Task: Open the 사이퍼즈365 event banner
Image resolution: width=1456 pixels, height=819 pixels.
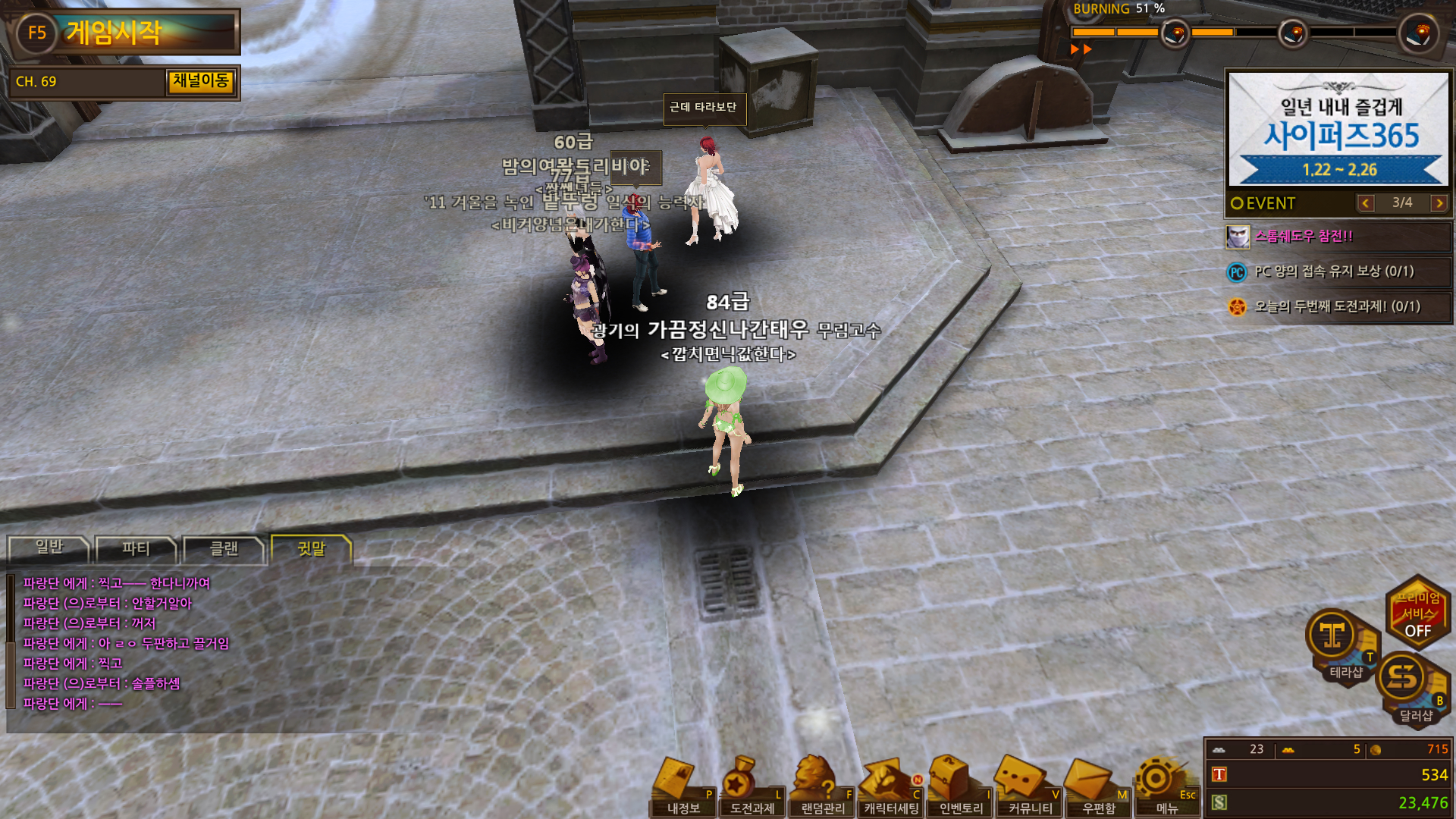Action: pyautogui.click(x=1338, y=129)
